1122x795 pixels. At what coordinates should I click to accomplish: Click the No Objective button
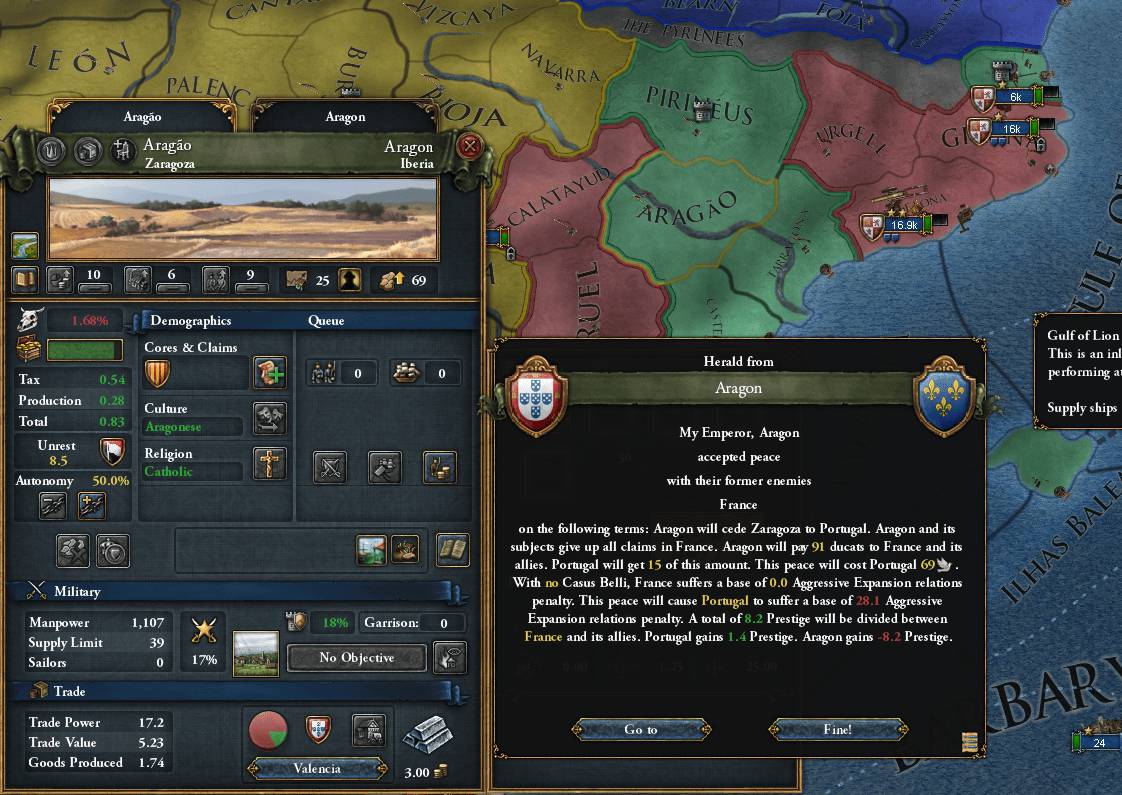click(x=356, y=658)
